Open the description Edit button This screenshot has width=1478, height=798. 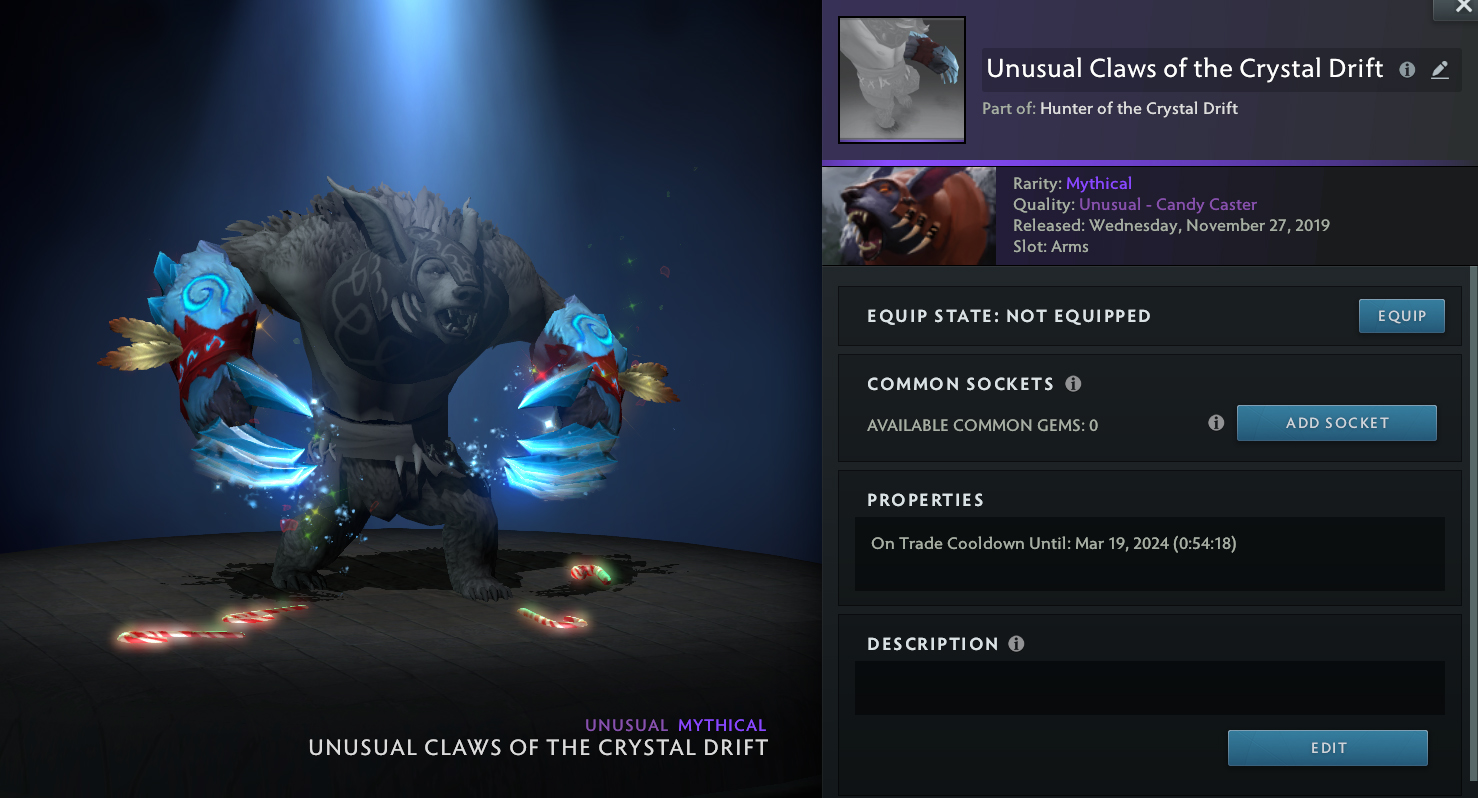point(1327,748)
